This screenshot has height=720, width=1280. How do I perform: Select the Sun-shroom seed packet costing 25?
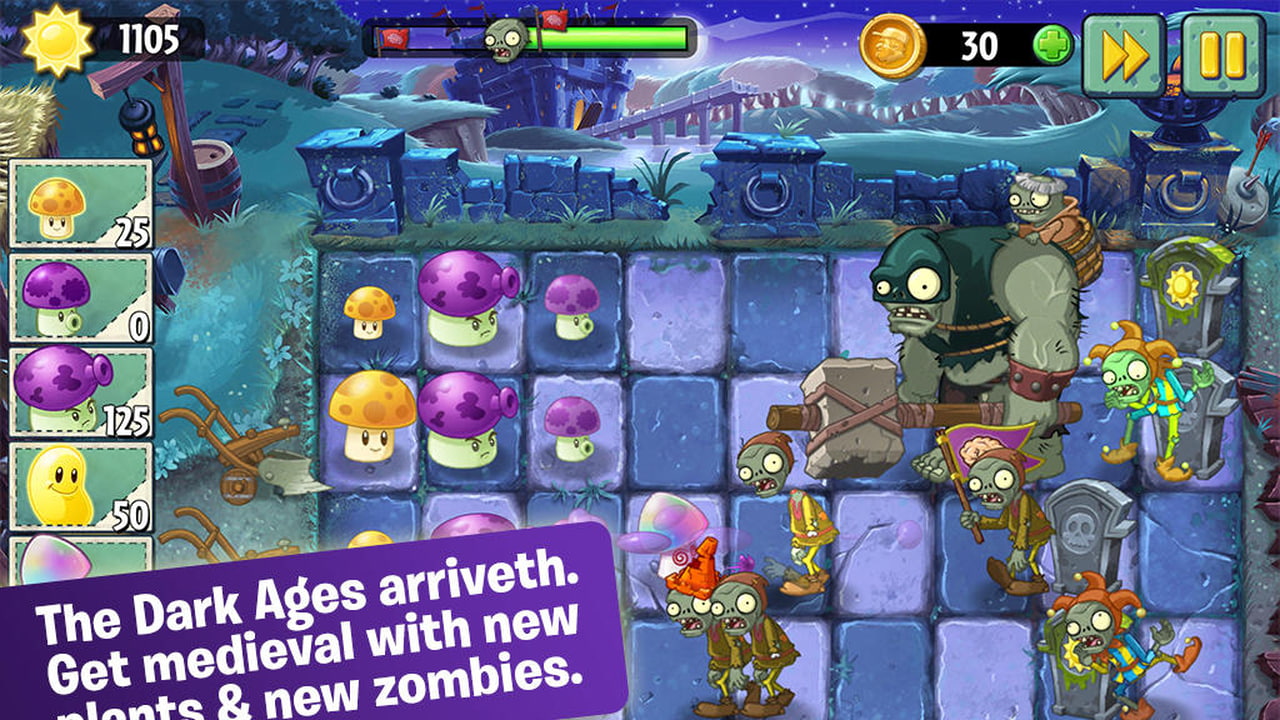pyautogui.click(x=80, y=204)
